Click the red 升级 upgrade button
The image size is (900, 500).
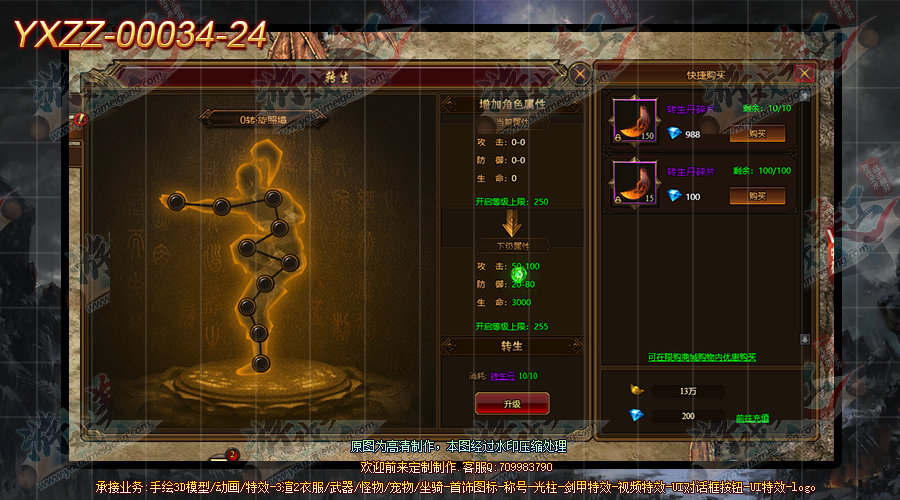(511, 402)
